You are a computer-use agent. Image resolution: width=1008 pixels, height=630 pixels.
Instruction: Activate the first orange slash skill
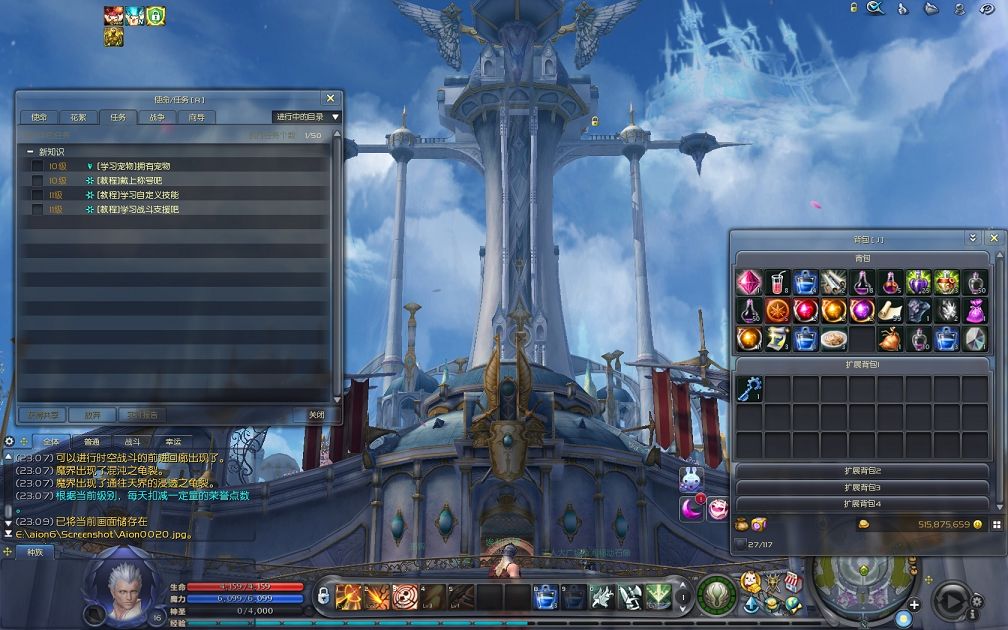(349, 597)
